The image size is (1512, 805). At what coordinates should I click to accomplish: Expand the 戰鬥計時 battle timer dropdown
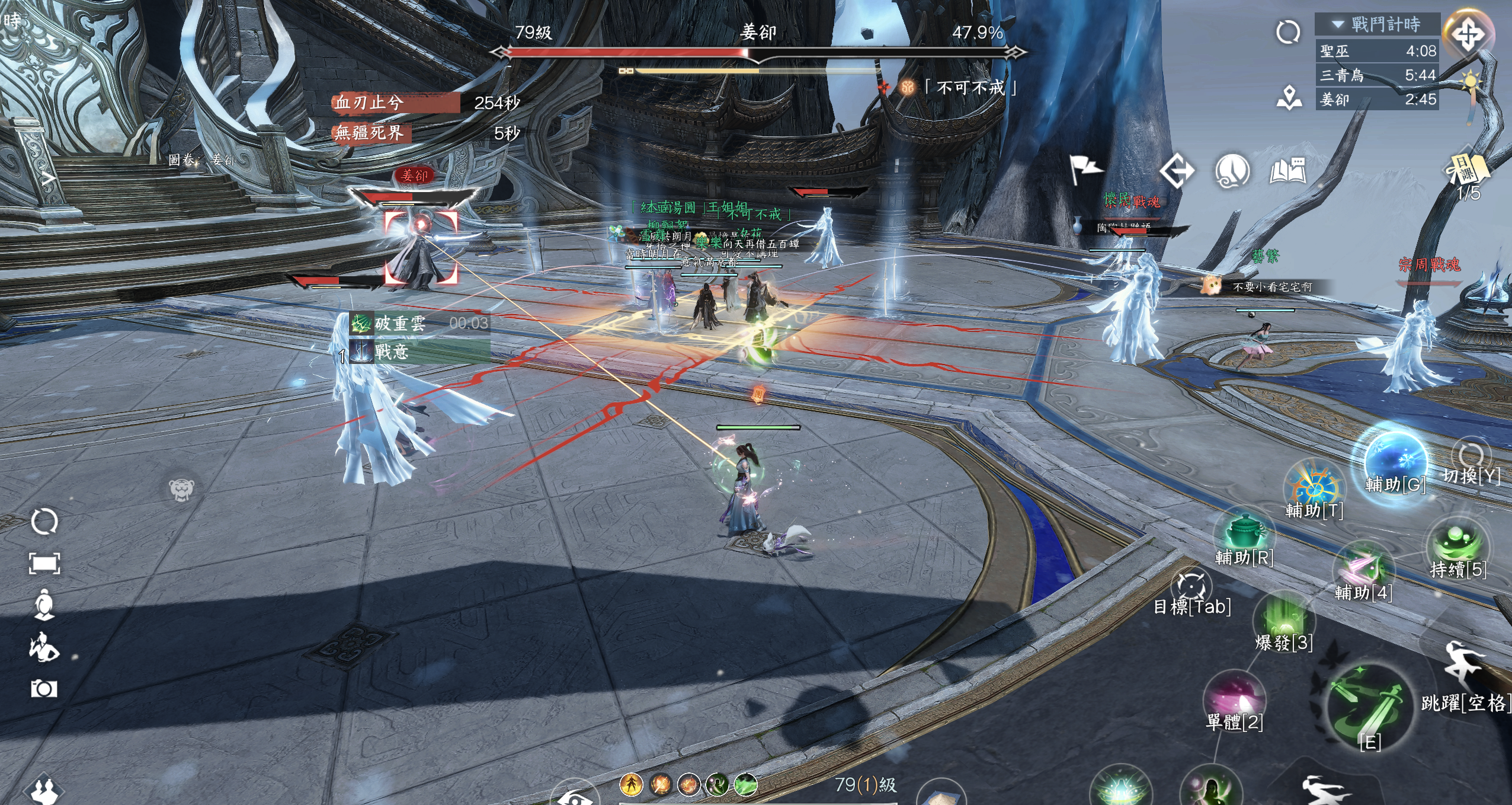(x=1338, y=24)
